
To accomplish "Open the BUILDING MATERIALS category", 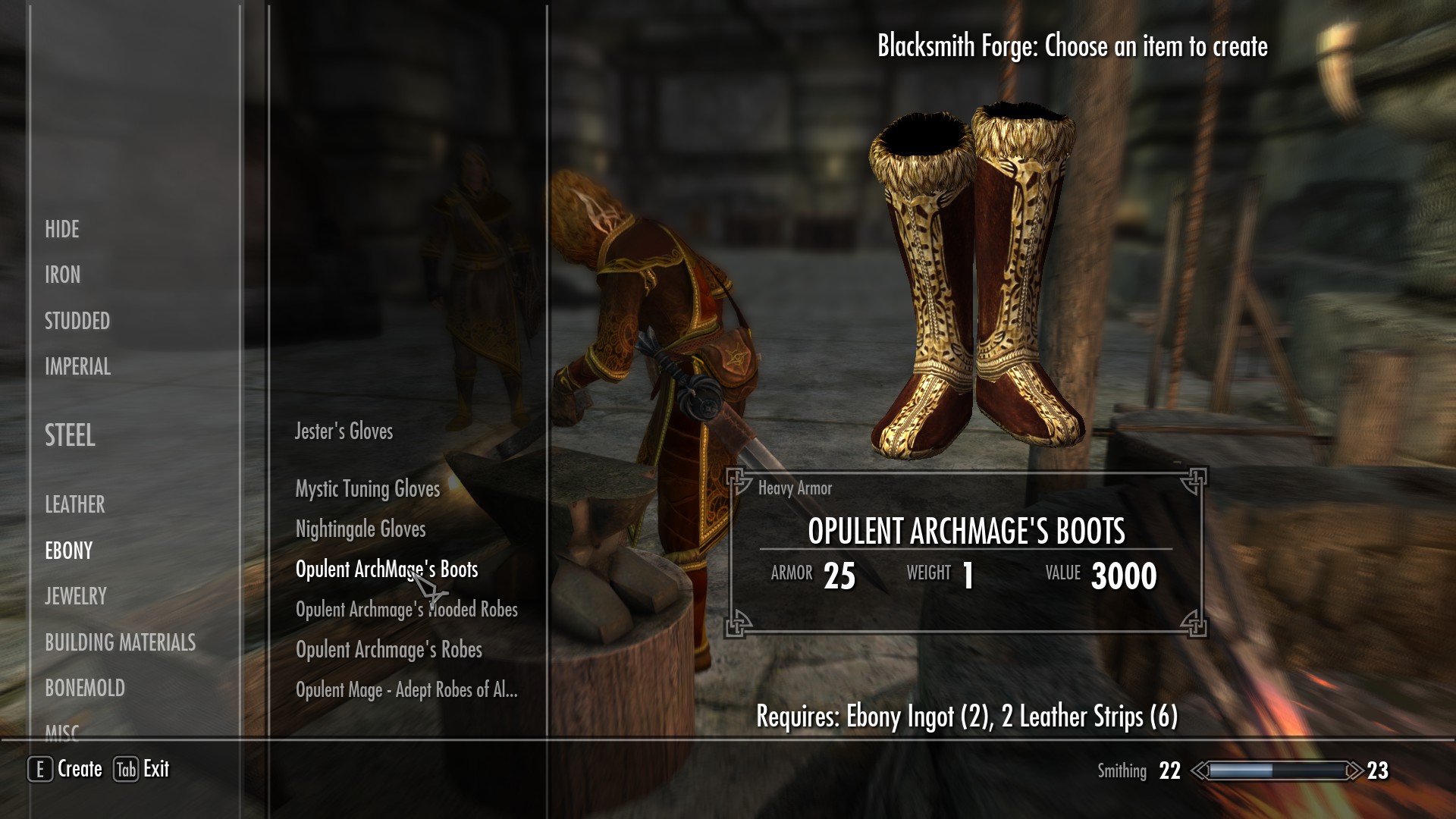I will point(120,642).
